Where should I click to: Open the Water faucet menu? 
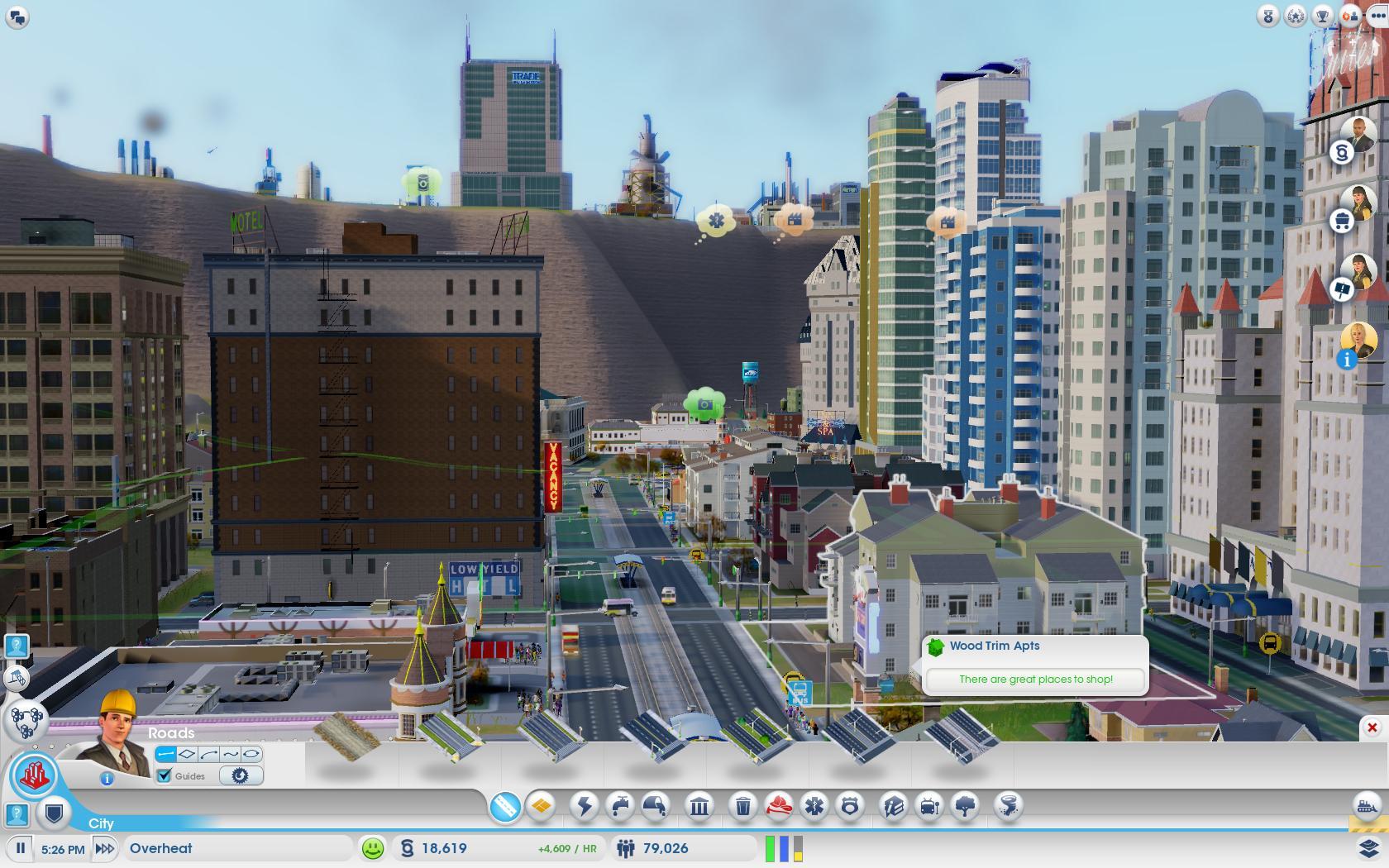620,805
